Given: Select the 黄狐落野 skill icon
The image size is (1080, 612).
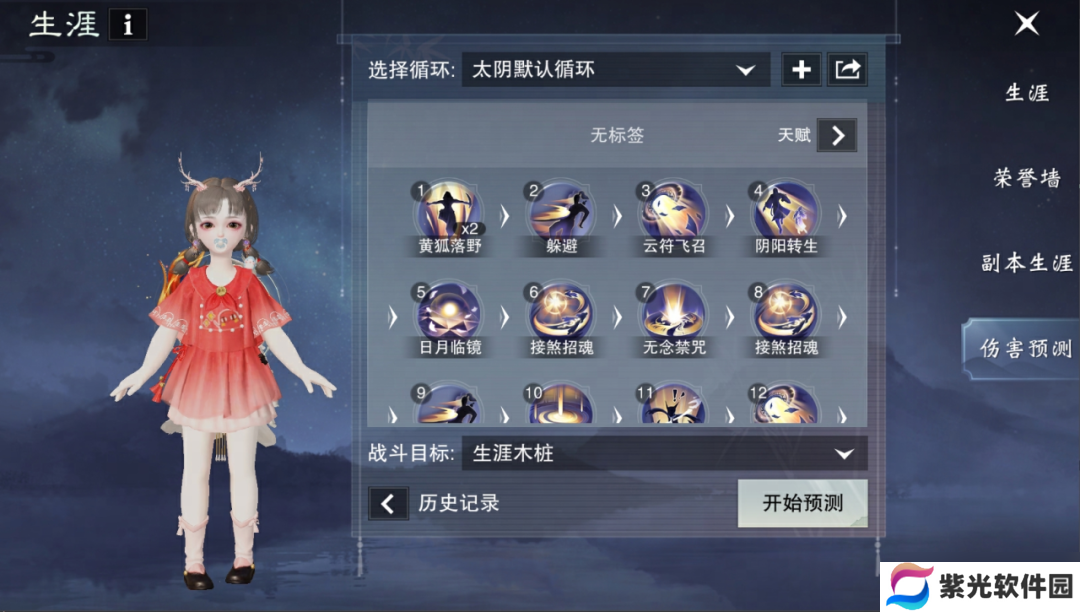Looking at the screenshot, I should 449,210.
